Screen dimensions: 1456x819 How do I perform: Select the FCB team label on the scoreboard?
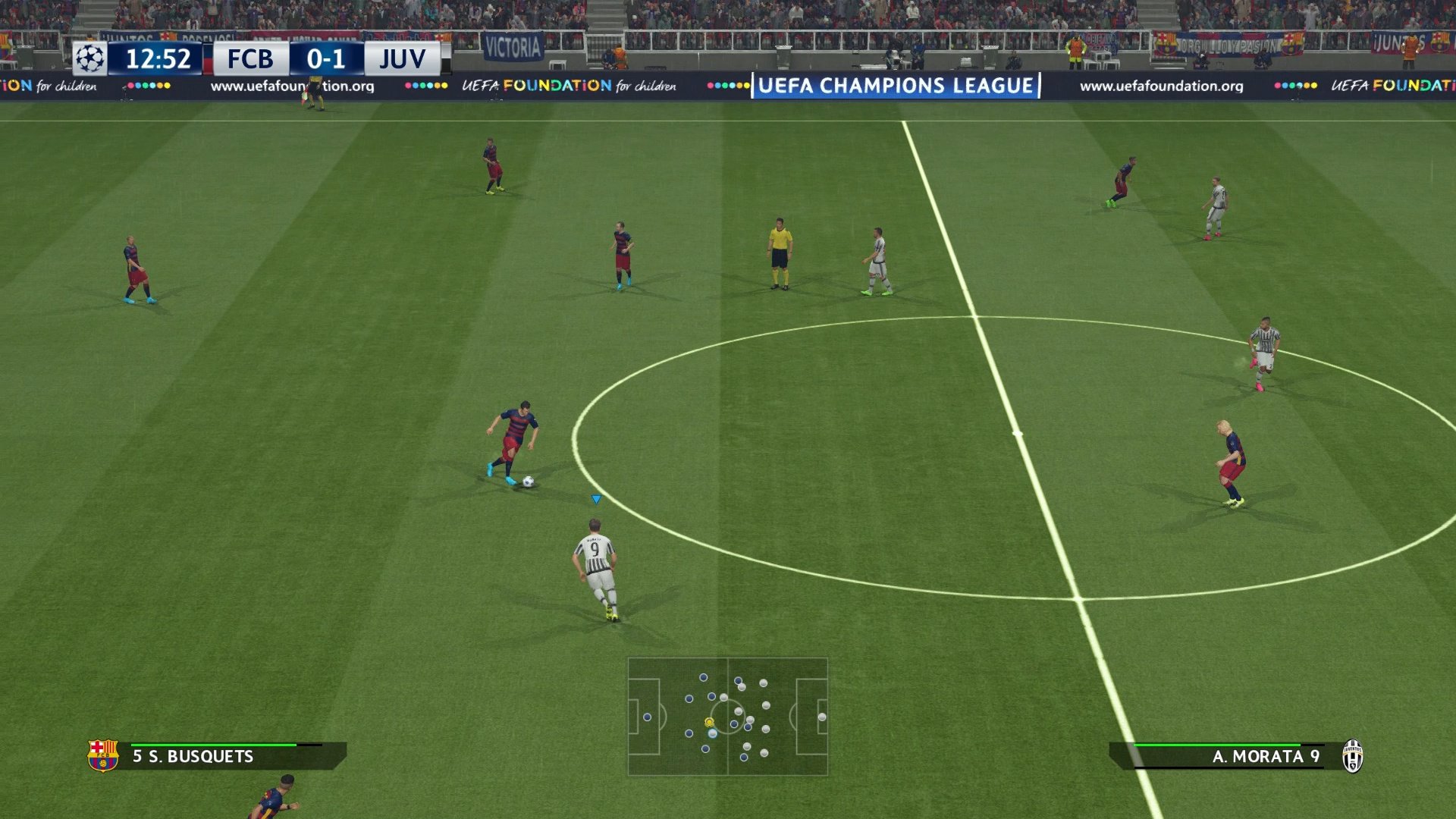pos(250,58)
